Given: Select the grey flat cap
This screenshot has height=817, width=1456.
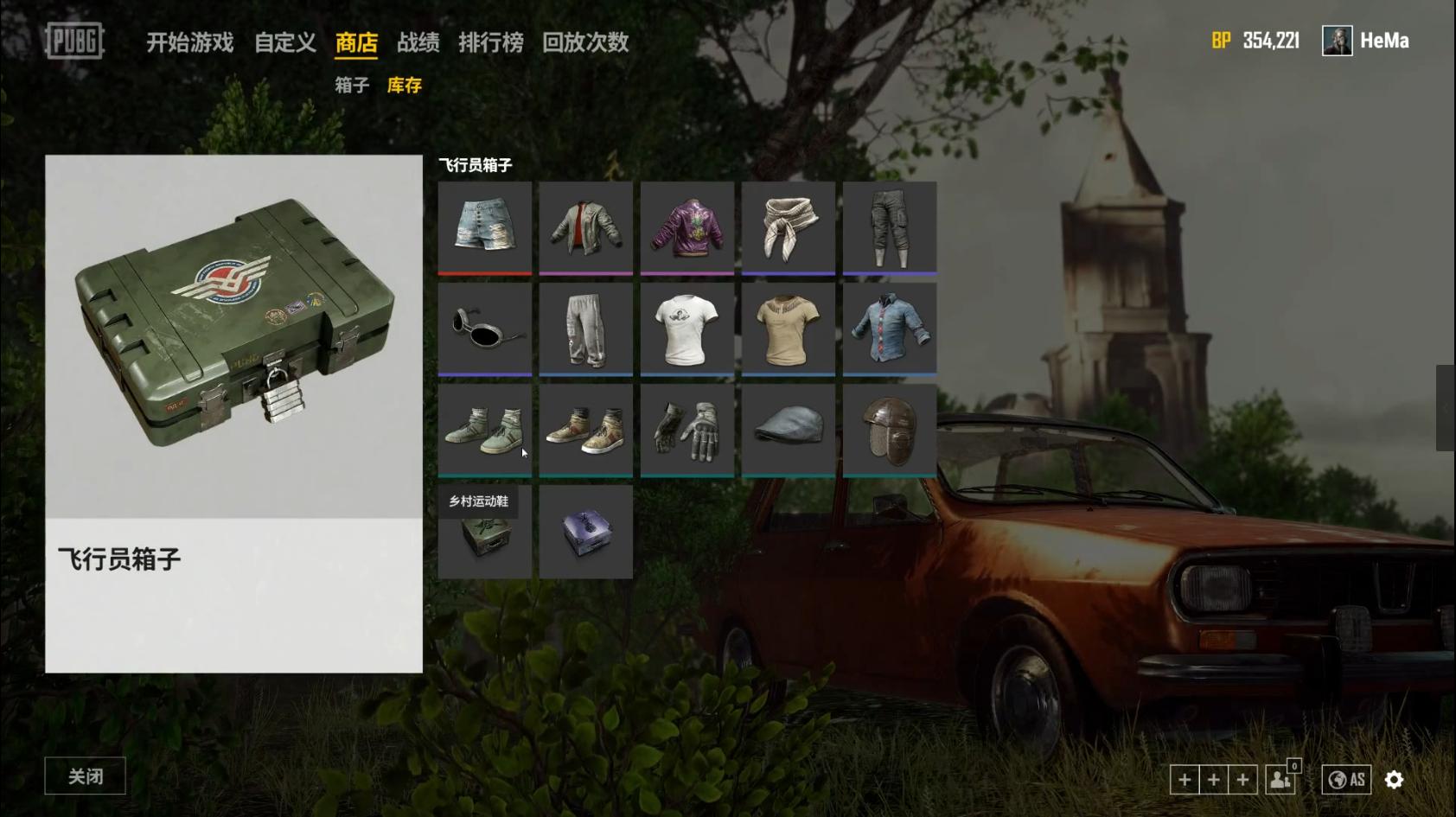Looking at the screenshot, I should tap(788, 430).
